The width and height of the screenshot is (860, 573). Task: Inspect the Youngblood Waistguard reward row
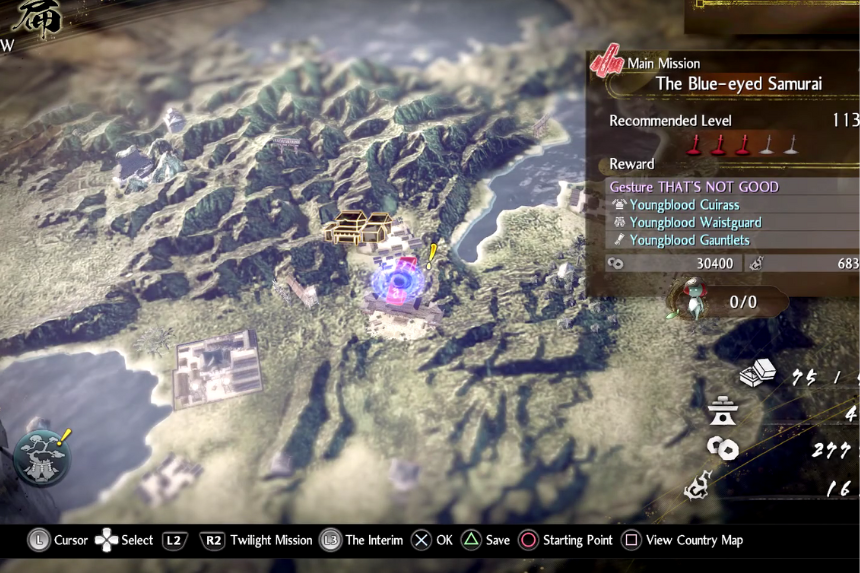pyautogui.click(x=695, y=222)
